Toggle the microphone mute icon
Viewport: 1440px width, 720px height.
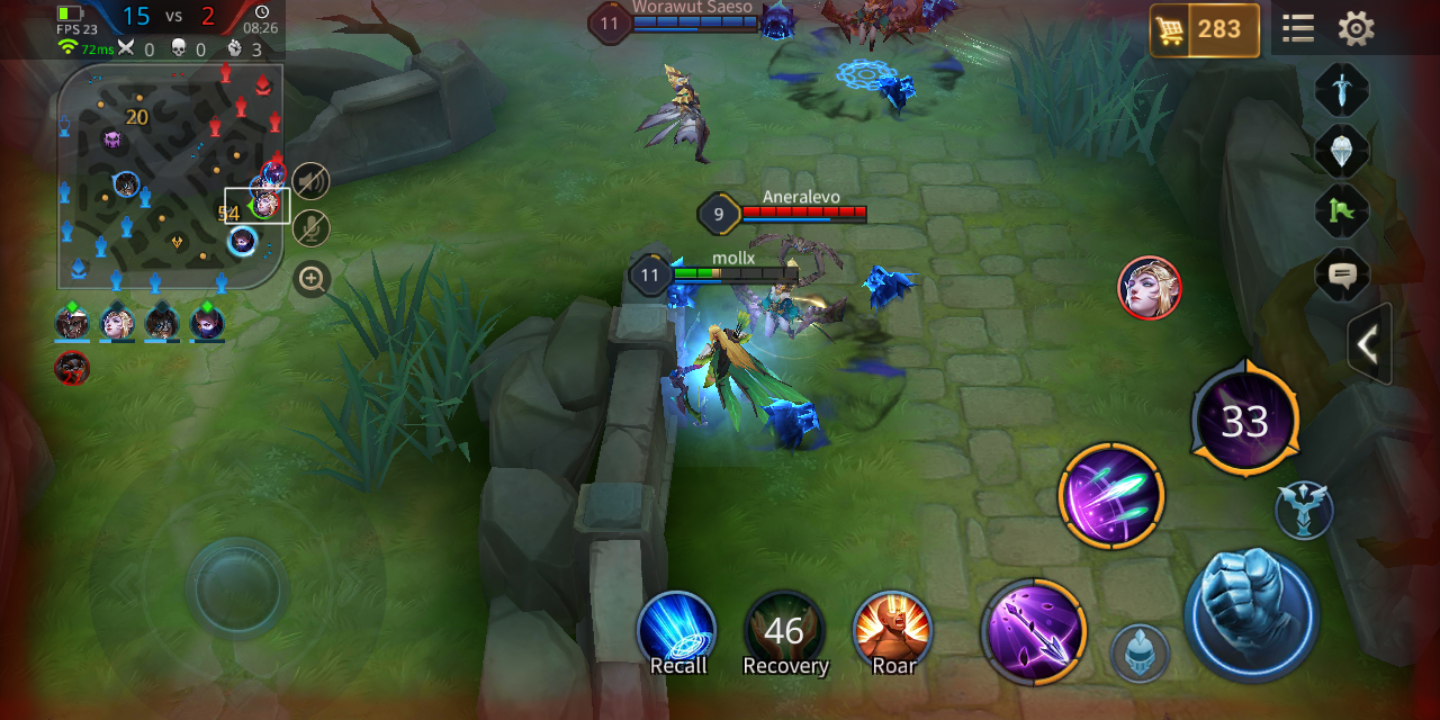click(312, 229)
